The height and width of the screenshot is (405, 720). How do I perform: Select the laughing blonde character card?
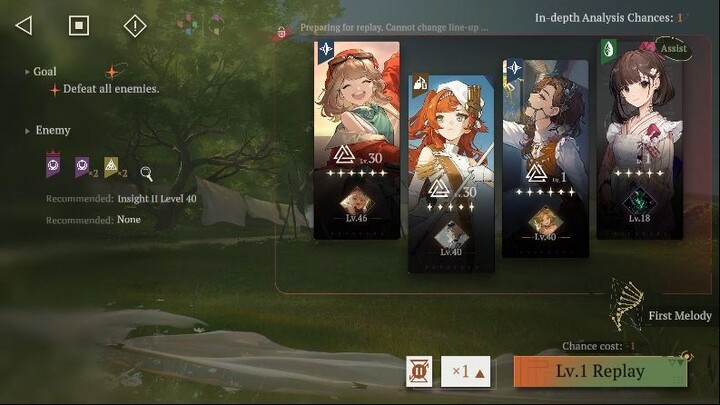click(x=356, y=140)
